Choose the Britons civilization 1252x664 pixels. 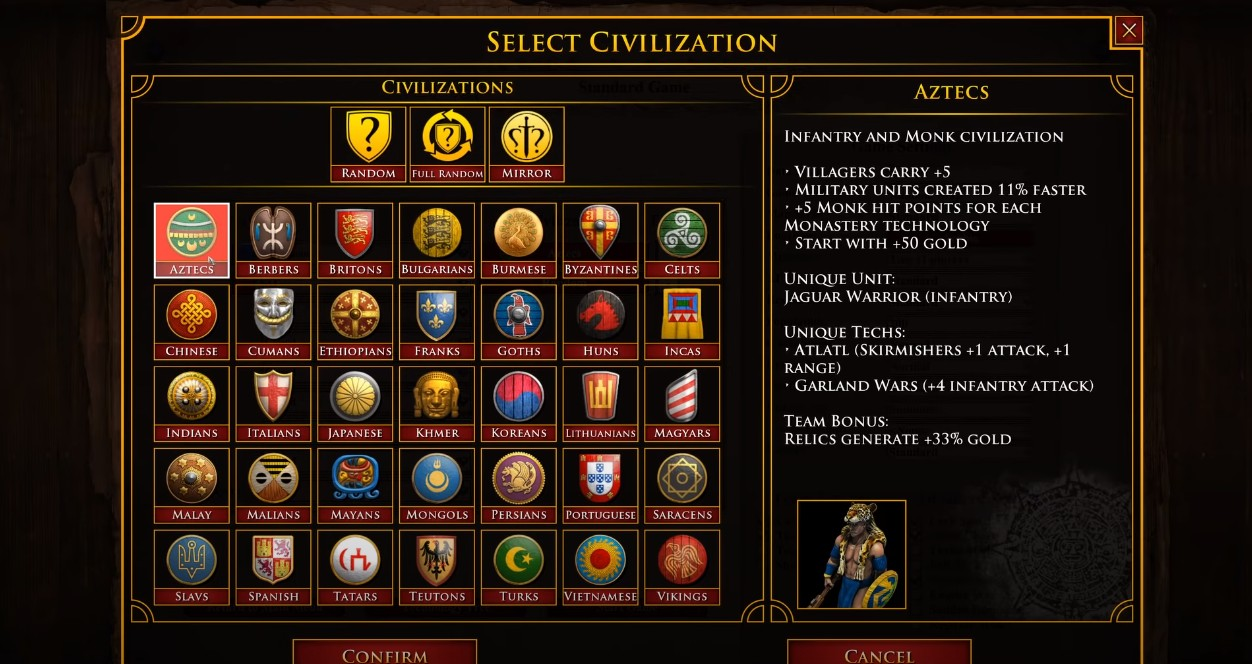pyautogui.click(x=355, y=240)
